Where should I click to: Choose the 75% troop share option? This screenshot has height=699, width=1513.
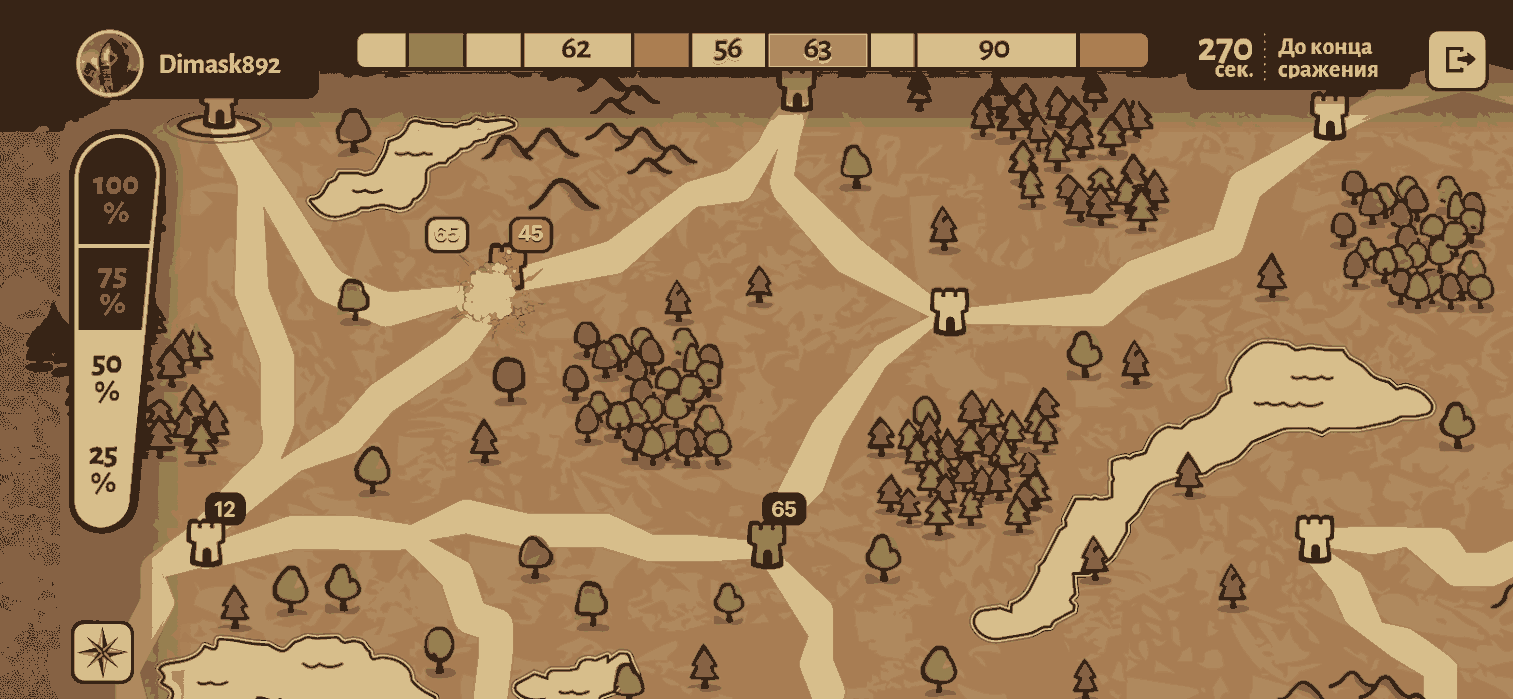click(113, 290)
